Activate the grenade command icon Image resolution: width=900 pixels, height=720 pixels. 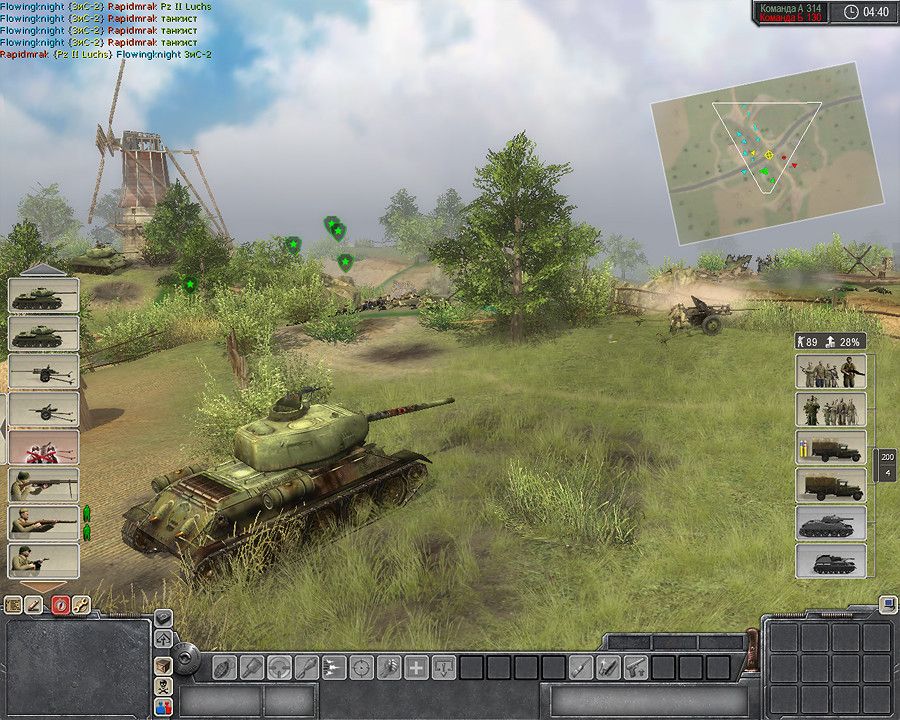click(x=225, y=667)
